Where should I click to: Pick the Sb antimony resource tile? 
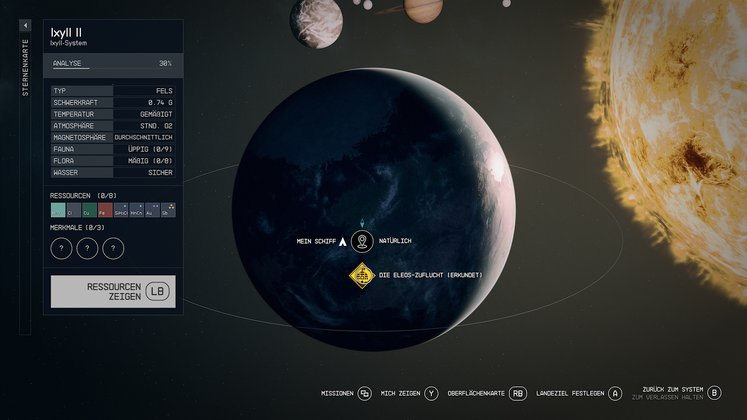(x=166, y=211)
